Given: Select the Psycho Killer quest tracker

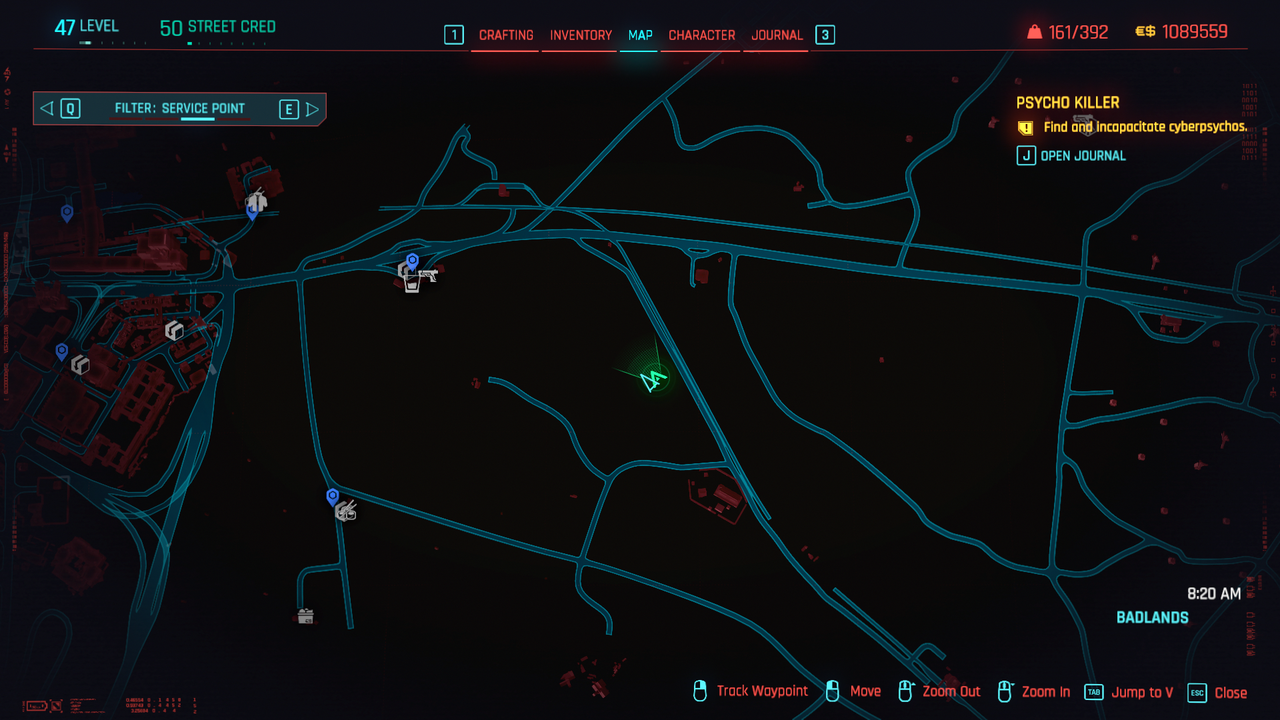Looking at the screenshot, I should point(1067,102).
